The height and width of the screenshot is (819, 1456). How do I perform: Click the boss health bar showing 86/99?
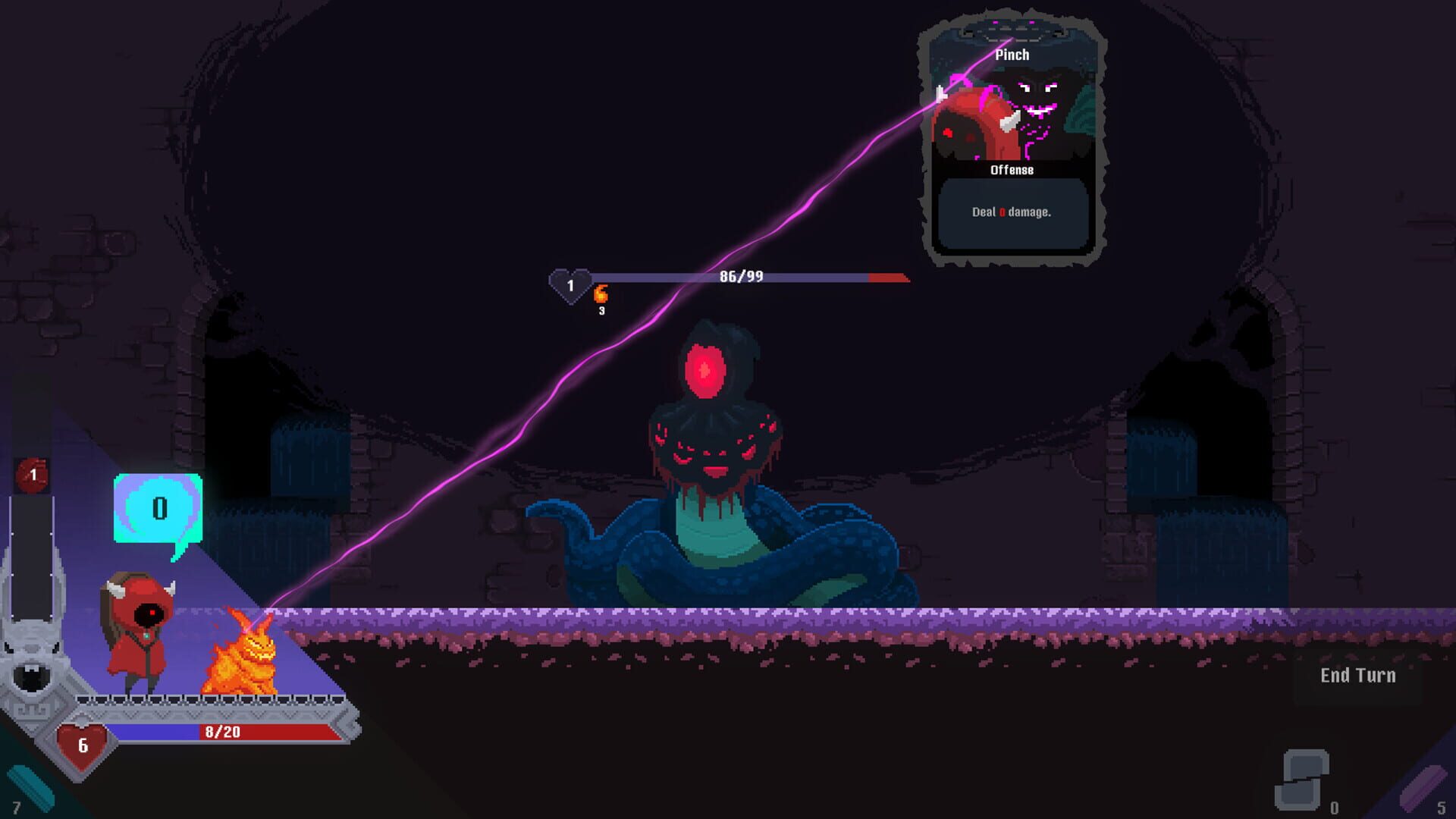(x=739, y=279)
